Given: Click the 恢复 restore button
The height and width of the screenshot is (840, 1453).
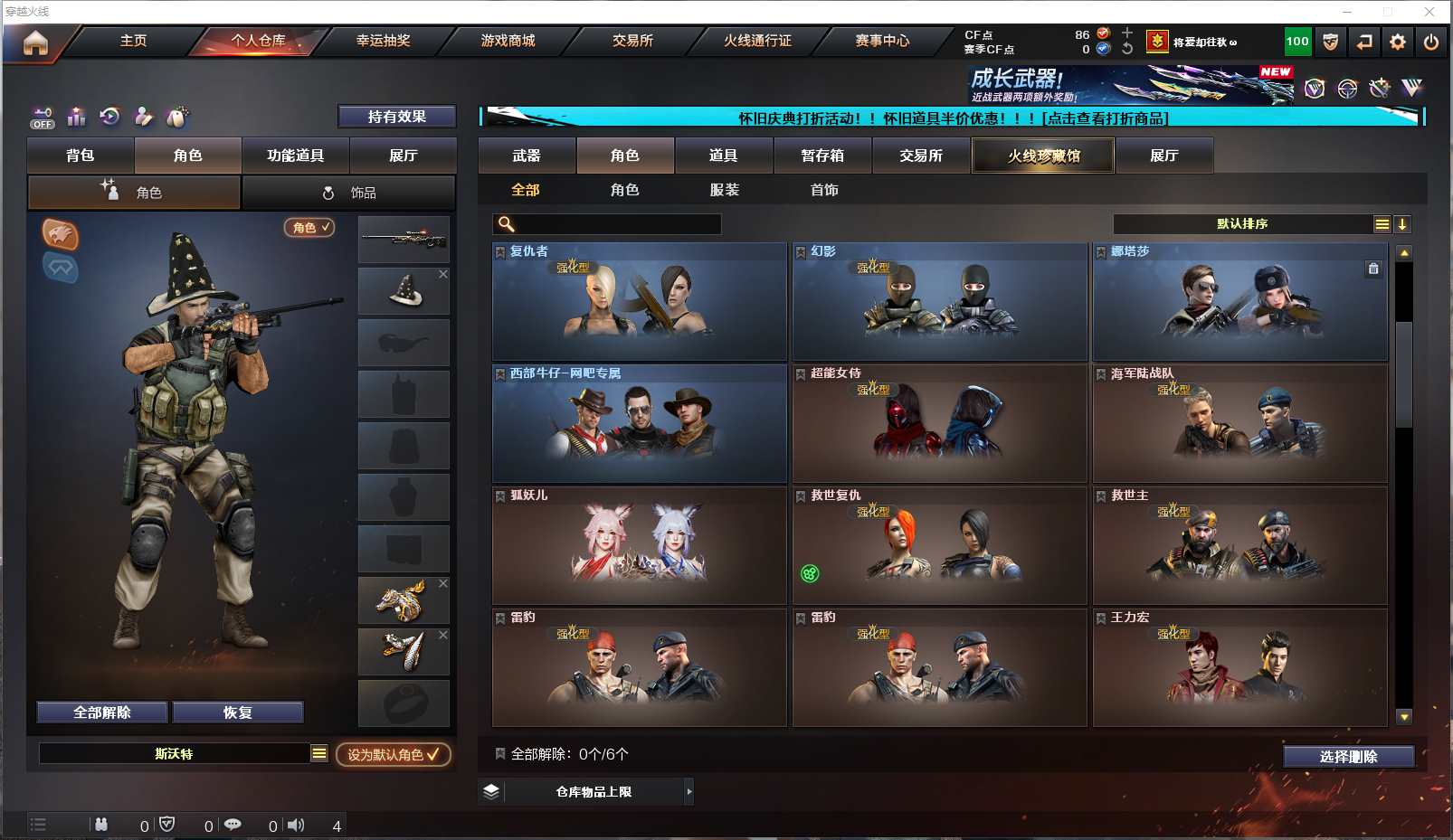Looking at the screenshot, I should click(237, 713).
